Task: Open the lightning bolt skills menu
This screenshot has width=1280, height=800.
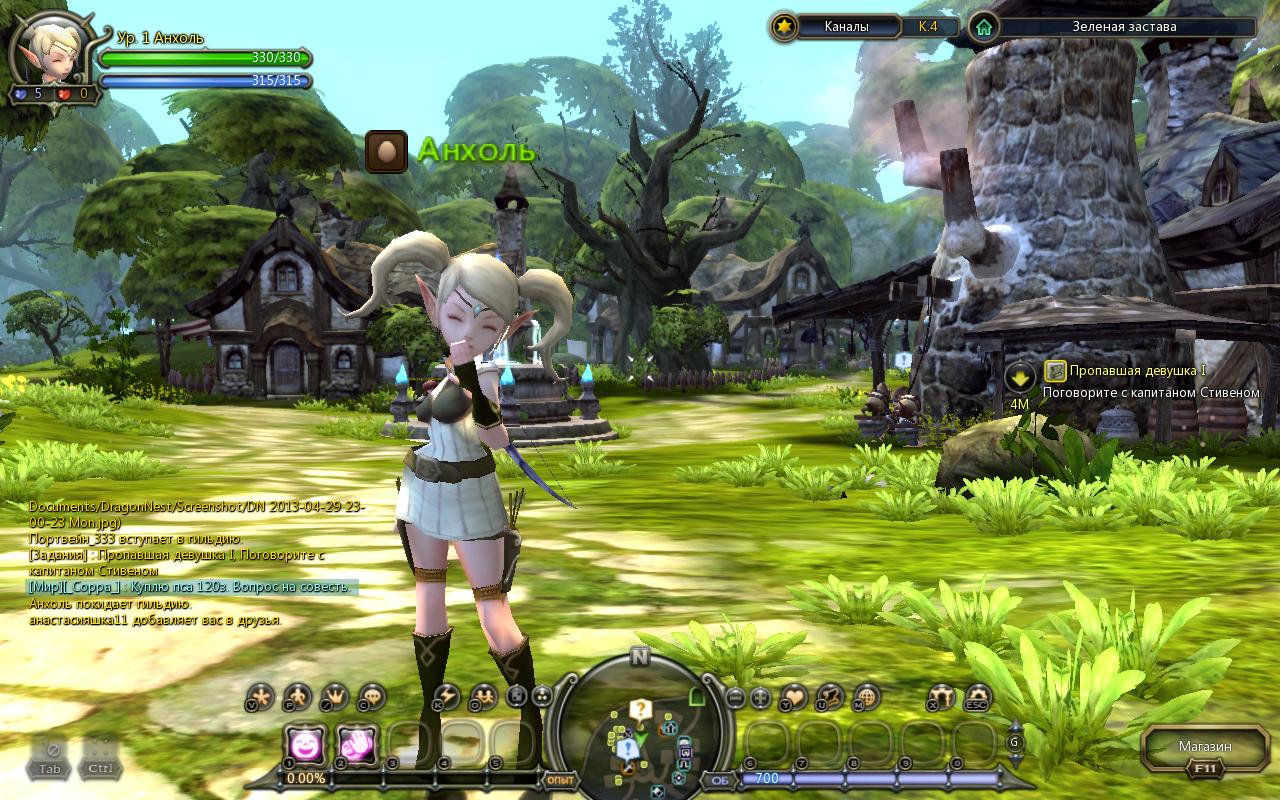Action: pos(447,696)
